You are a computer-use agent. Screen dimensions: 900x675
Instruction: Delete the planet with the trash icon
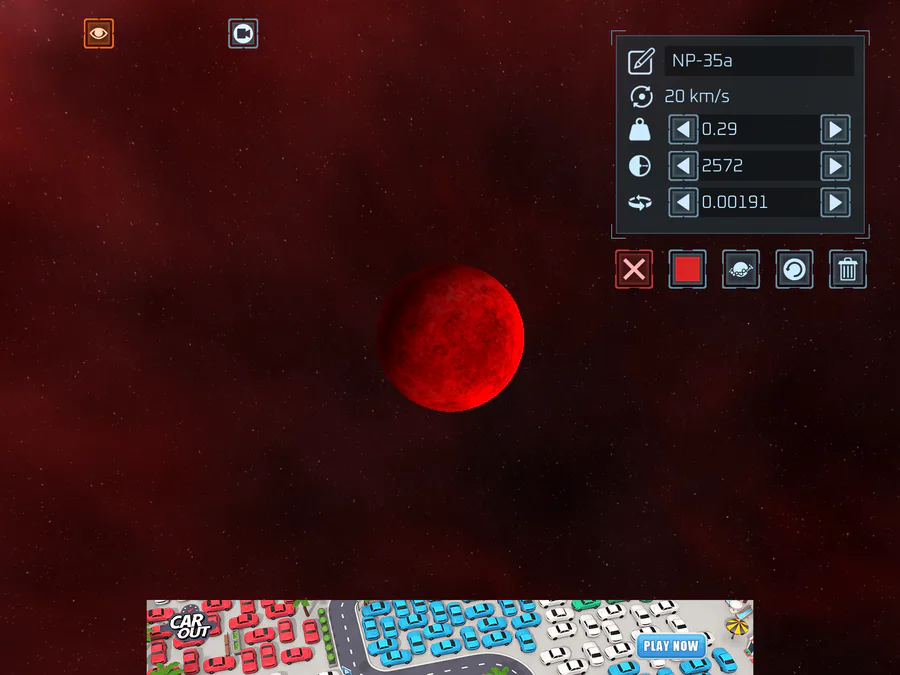coord(848,269)
